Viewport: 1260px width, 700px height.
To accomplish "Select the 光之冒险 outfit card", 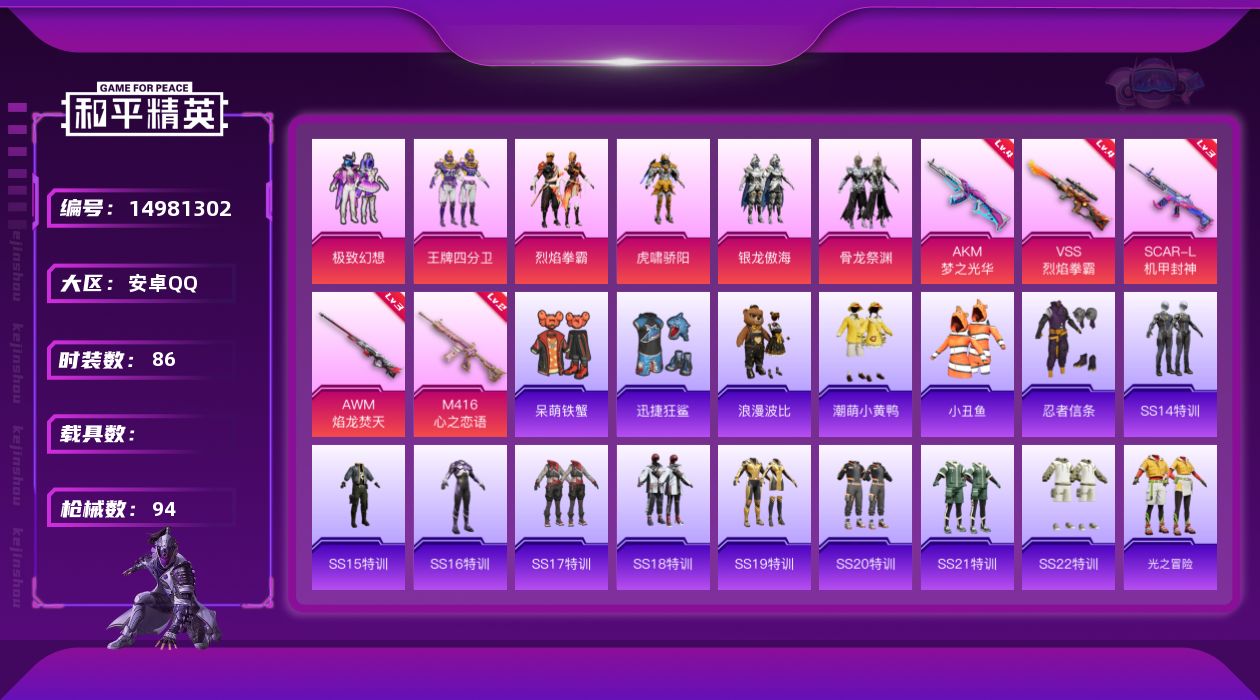I will [1170, 517].
